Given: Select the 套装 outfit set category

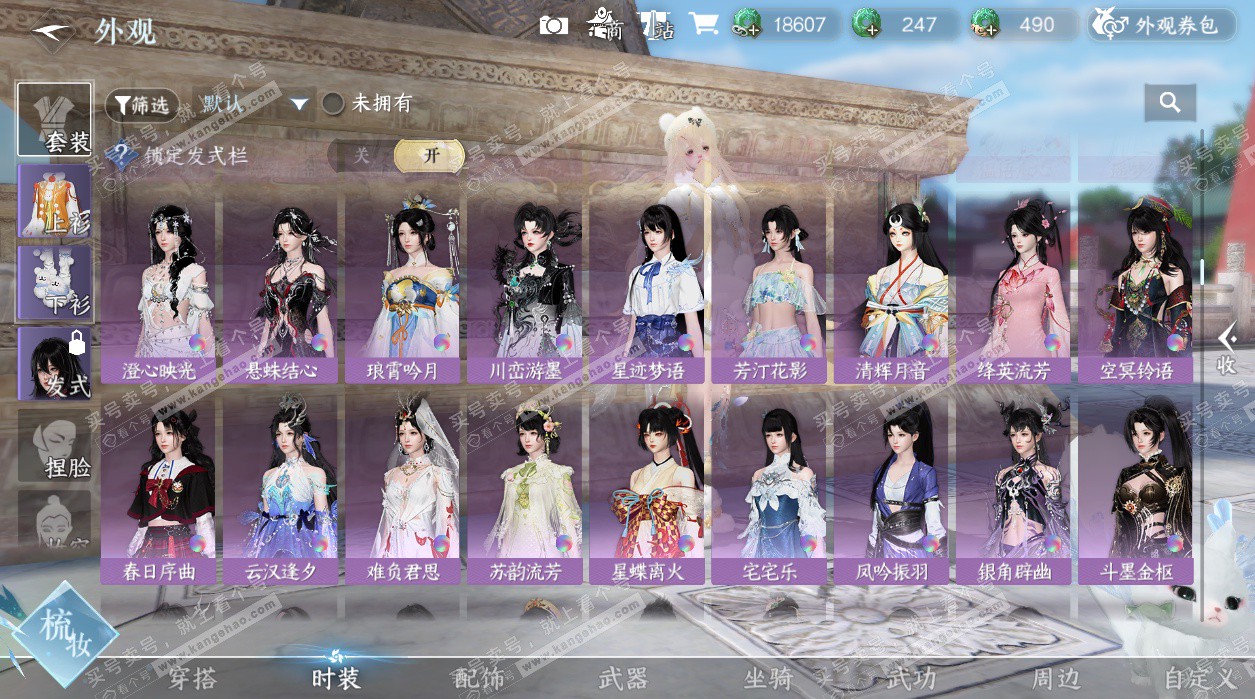Looking at the screenshot, I should tap(55, 120).
